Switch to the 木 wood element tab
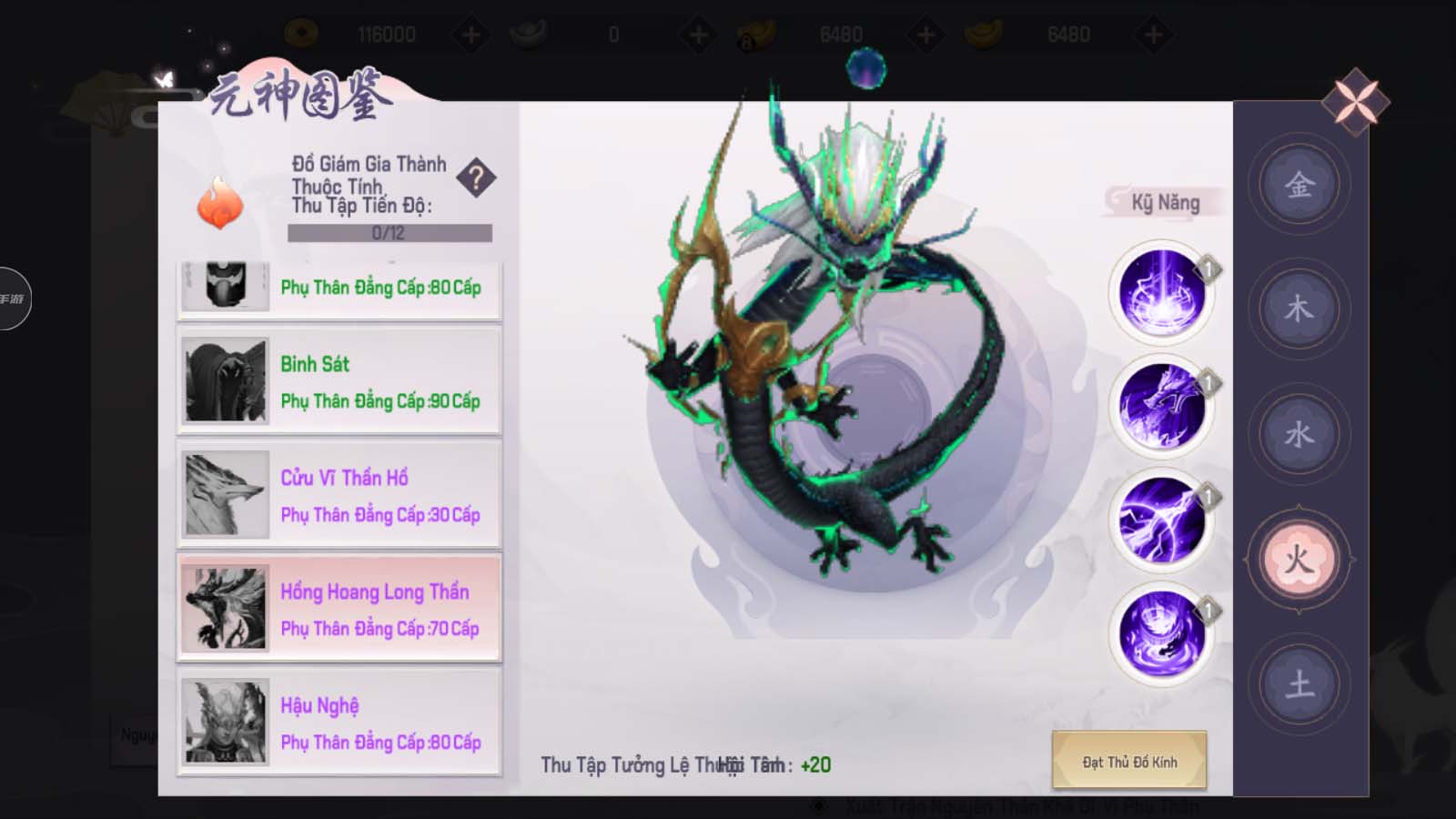Image resolution: width=1456 pixels, height=819 pixels. 1299,309
